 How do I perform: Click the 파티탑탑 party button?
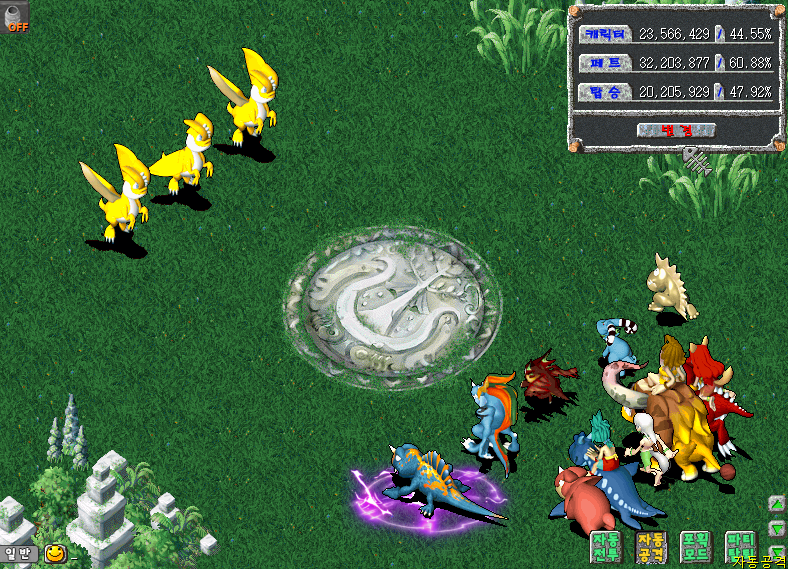(740, 545)
